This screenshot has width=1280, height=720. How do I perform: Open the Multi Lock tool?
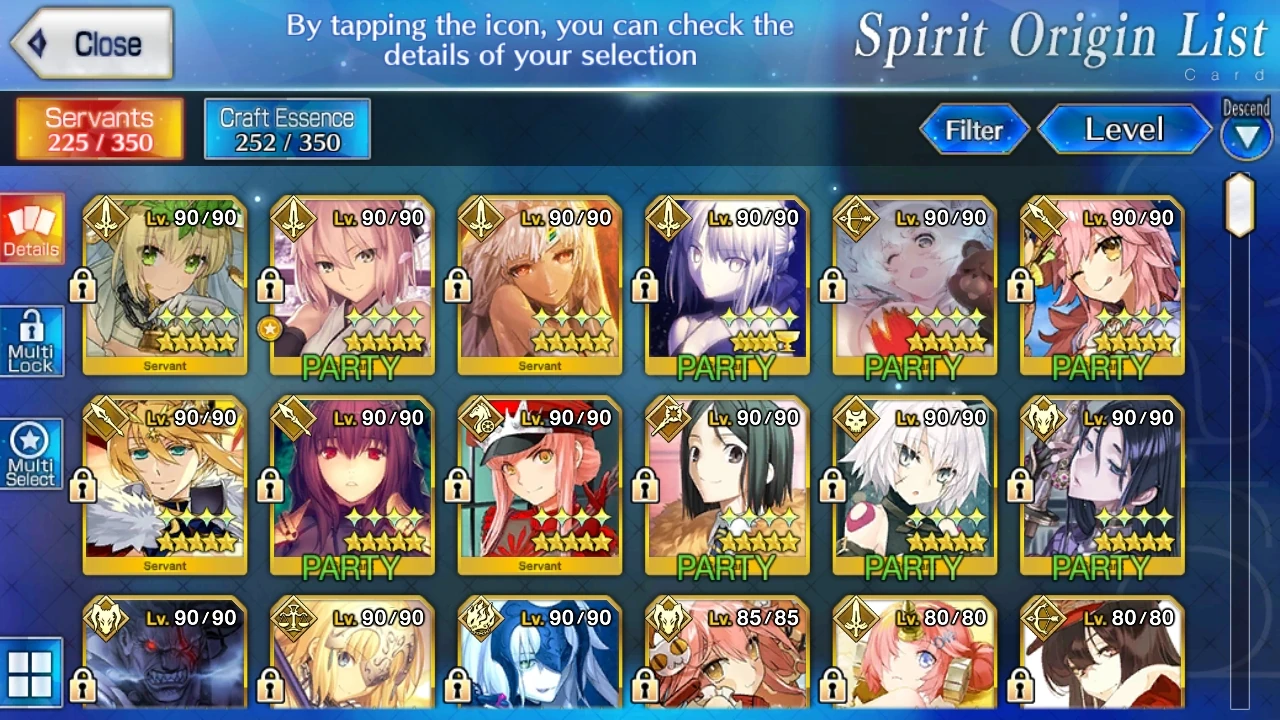coord(31,341)
